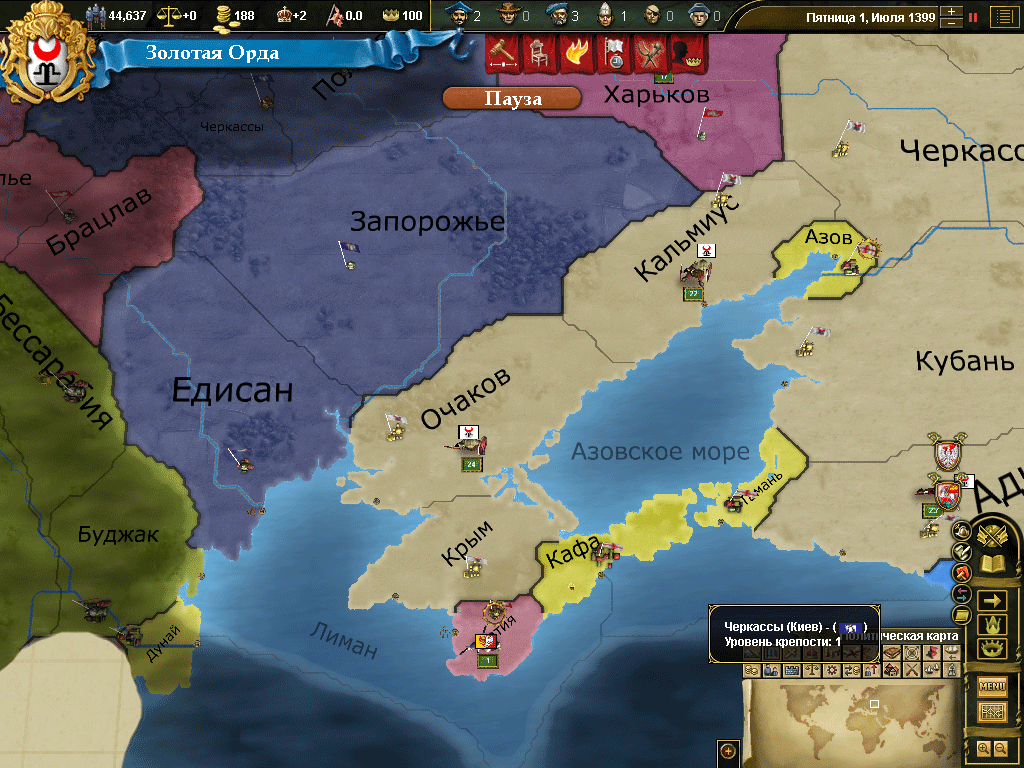Open the silhouette with crown alert banner

coord(689,53)
